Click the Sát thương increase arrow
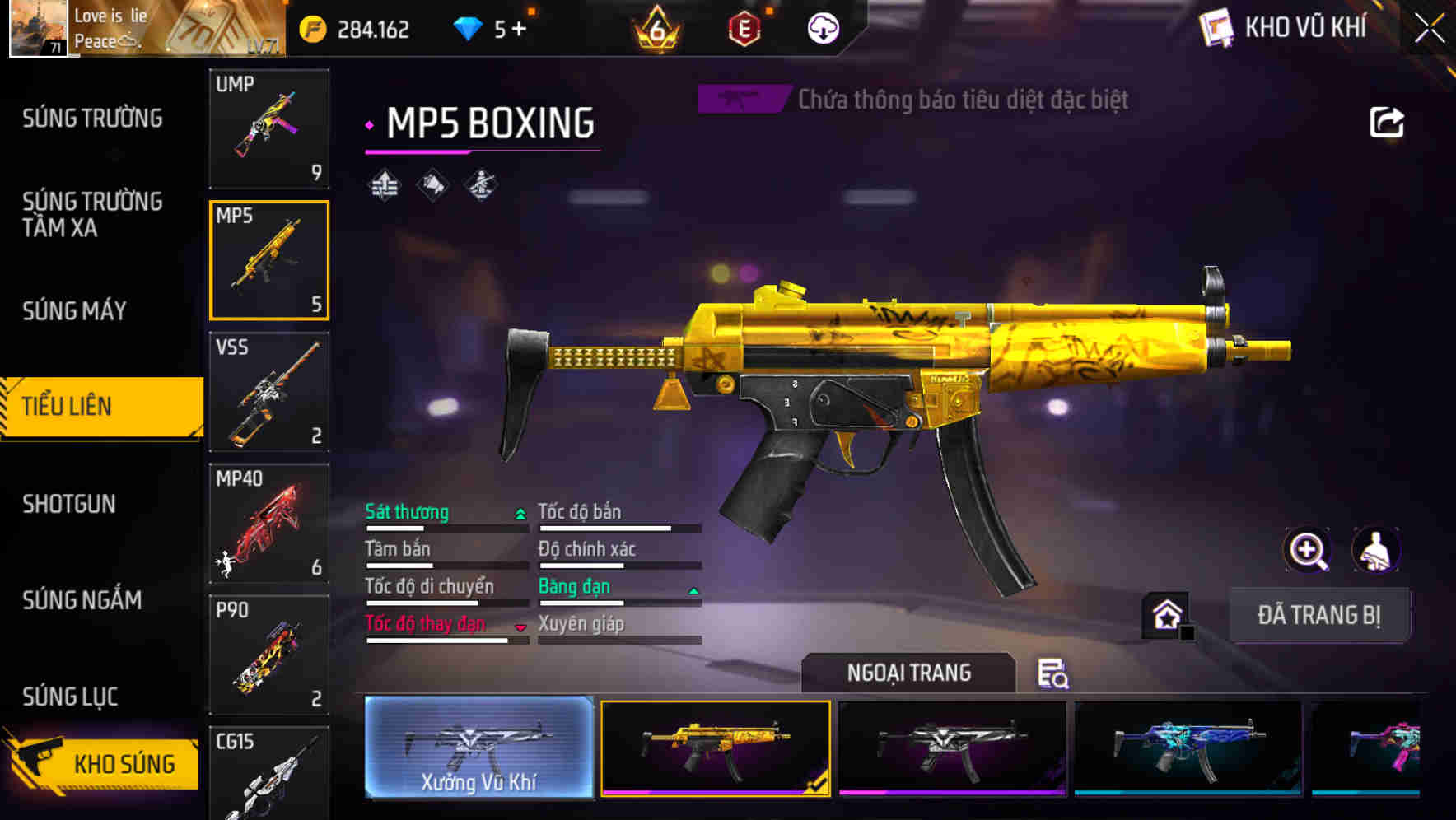The height and width of the screenshot is (820, 1456). point(519,512)
